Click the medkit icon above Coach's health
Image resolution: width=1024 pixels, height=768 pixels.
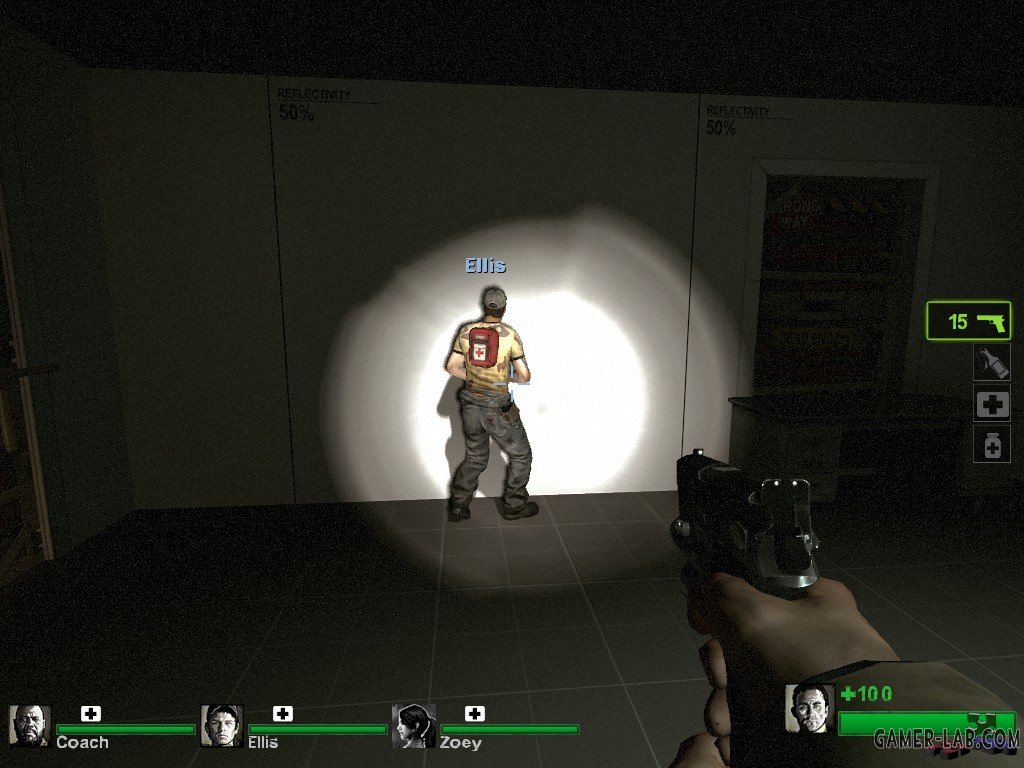coord(91,713)
